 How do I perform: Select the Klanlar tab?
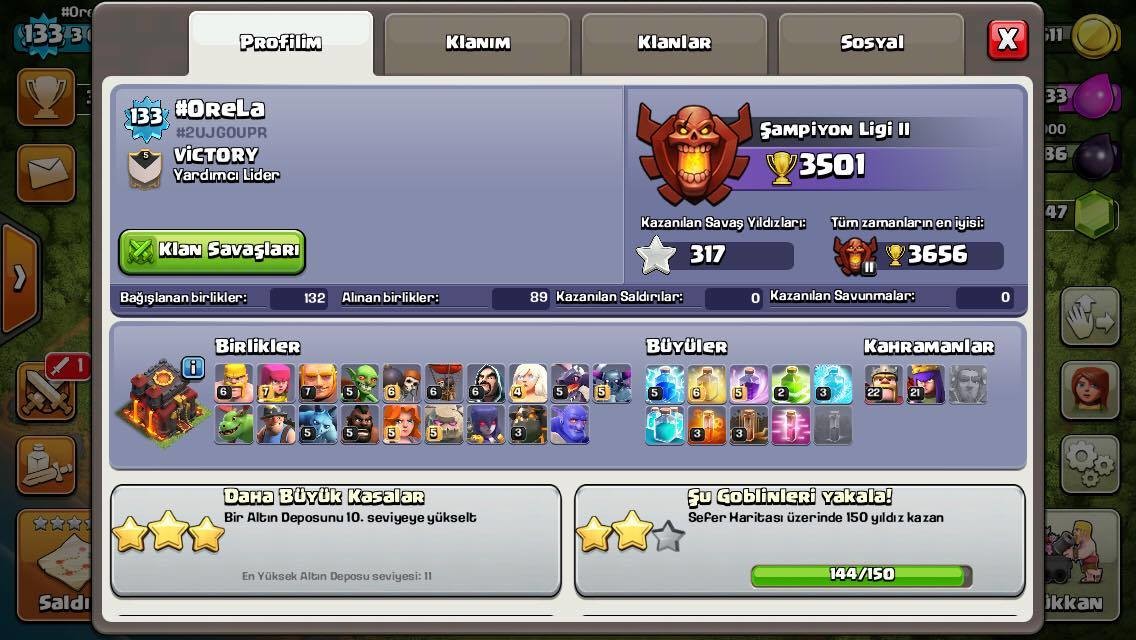(674, 43)
